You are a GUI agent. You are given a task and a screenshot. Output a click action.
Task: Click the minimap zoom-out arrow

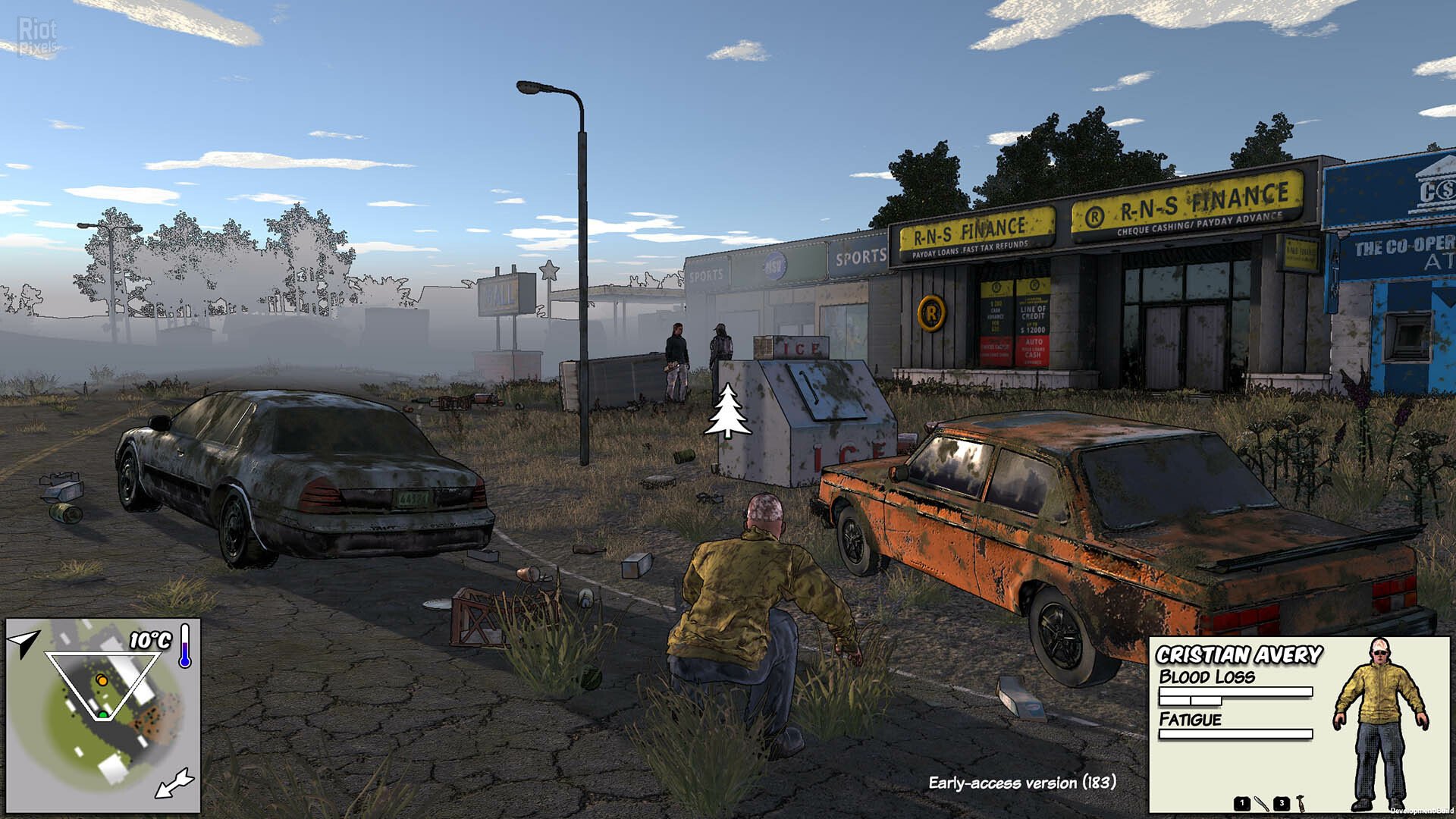point(174,783)
